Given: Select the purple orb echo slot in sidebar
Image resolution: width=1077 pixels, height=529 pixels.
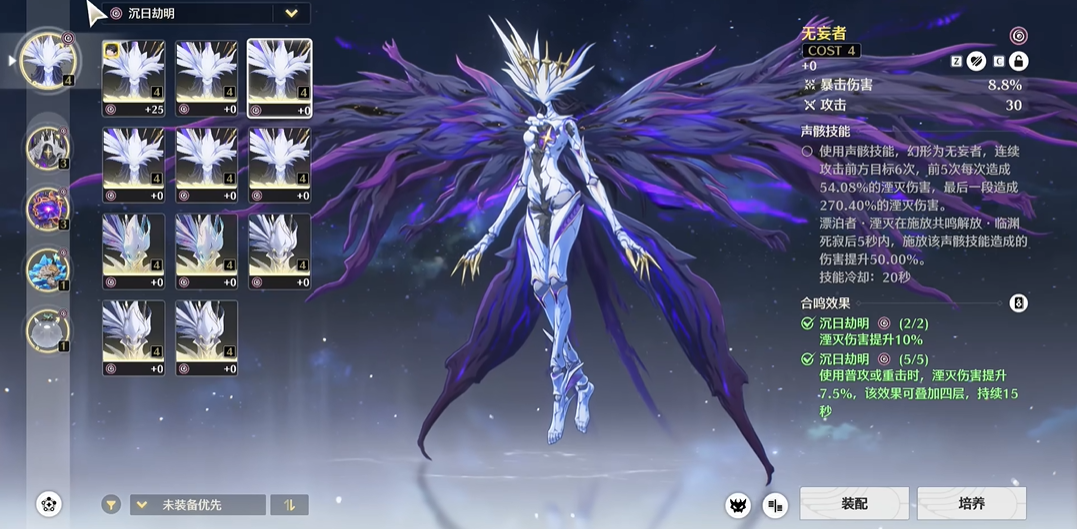Looking at the screenshot, I should (x=47, y=209).
